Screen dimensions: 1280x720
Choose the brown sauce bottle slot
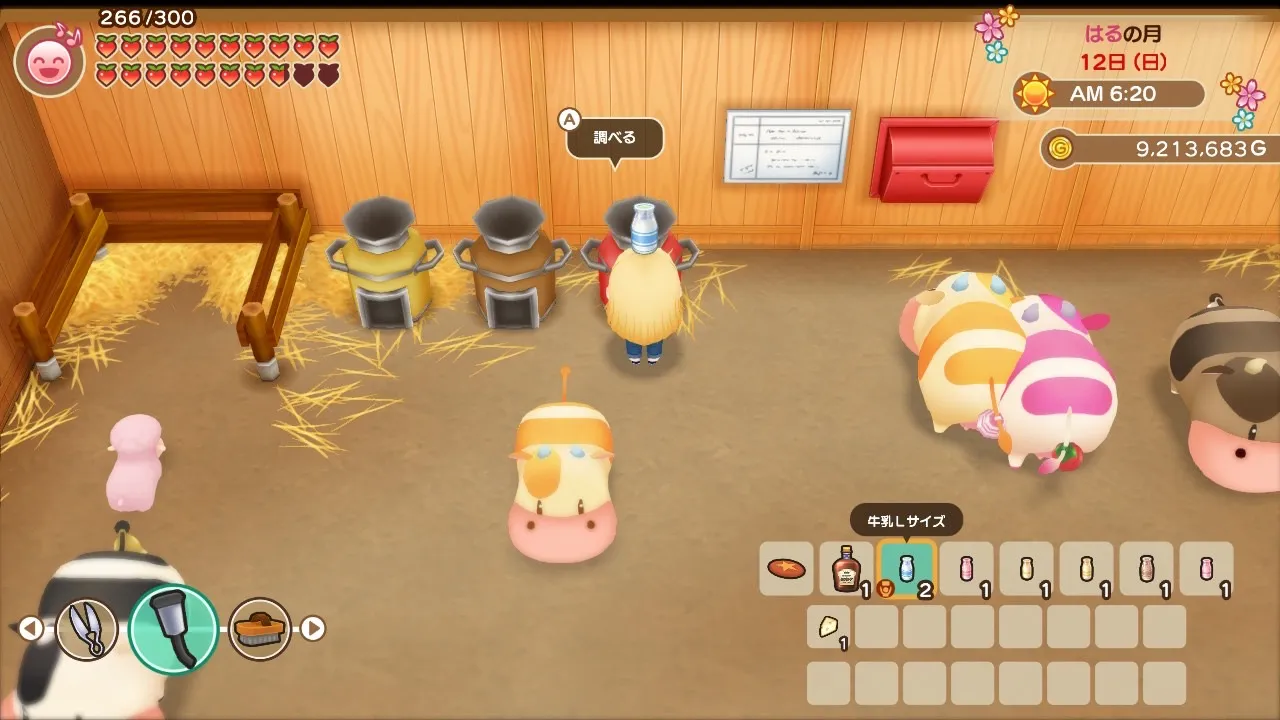tap(846, 569)
